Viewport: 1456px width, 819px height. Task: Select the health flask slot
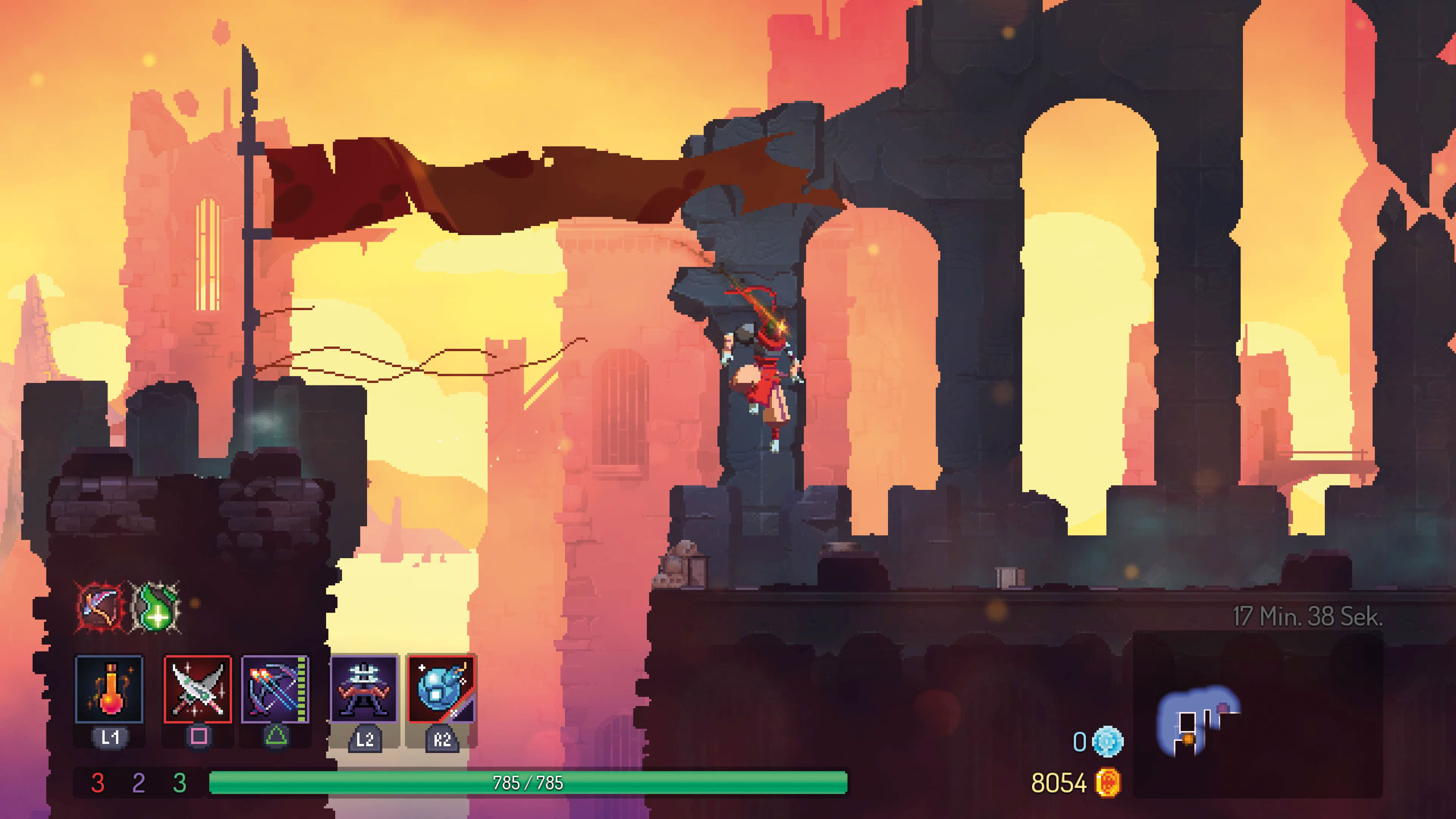[x=109, y=689]
